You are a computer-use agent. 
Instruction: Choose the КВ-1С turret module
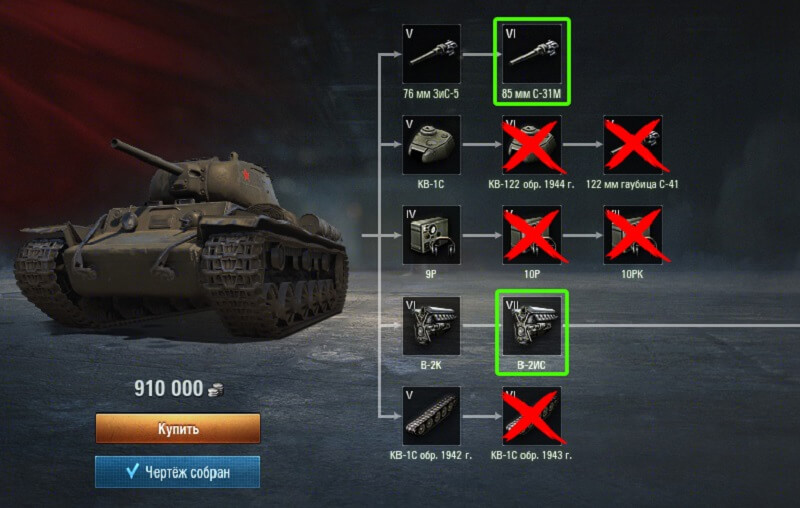[x=431, y=145]
